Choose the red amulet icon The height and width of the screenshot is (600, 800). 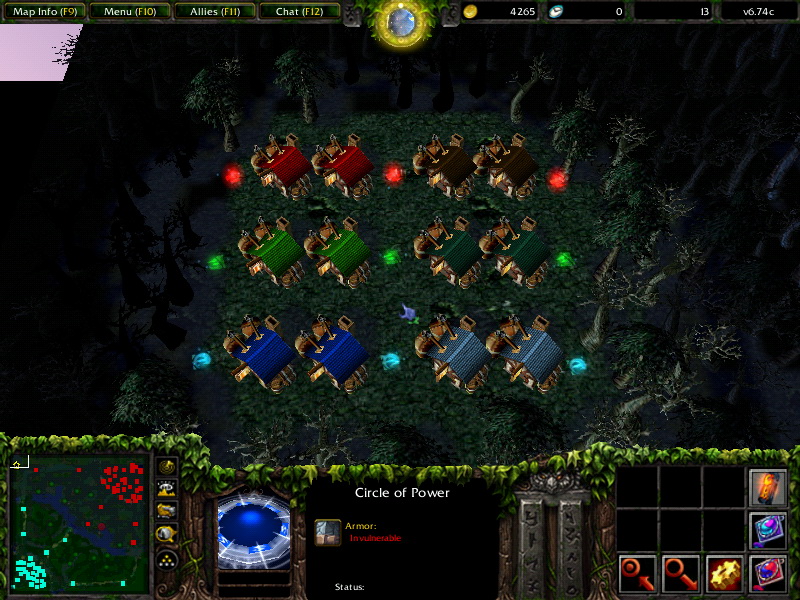coord(768,574)
